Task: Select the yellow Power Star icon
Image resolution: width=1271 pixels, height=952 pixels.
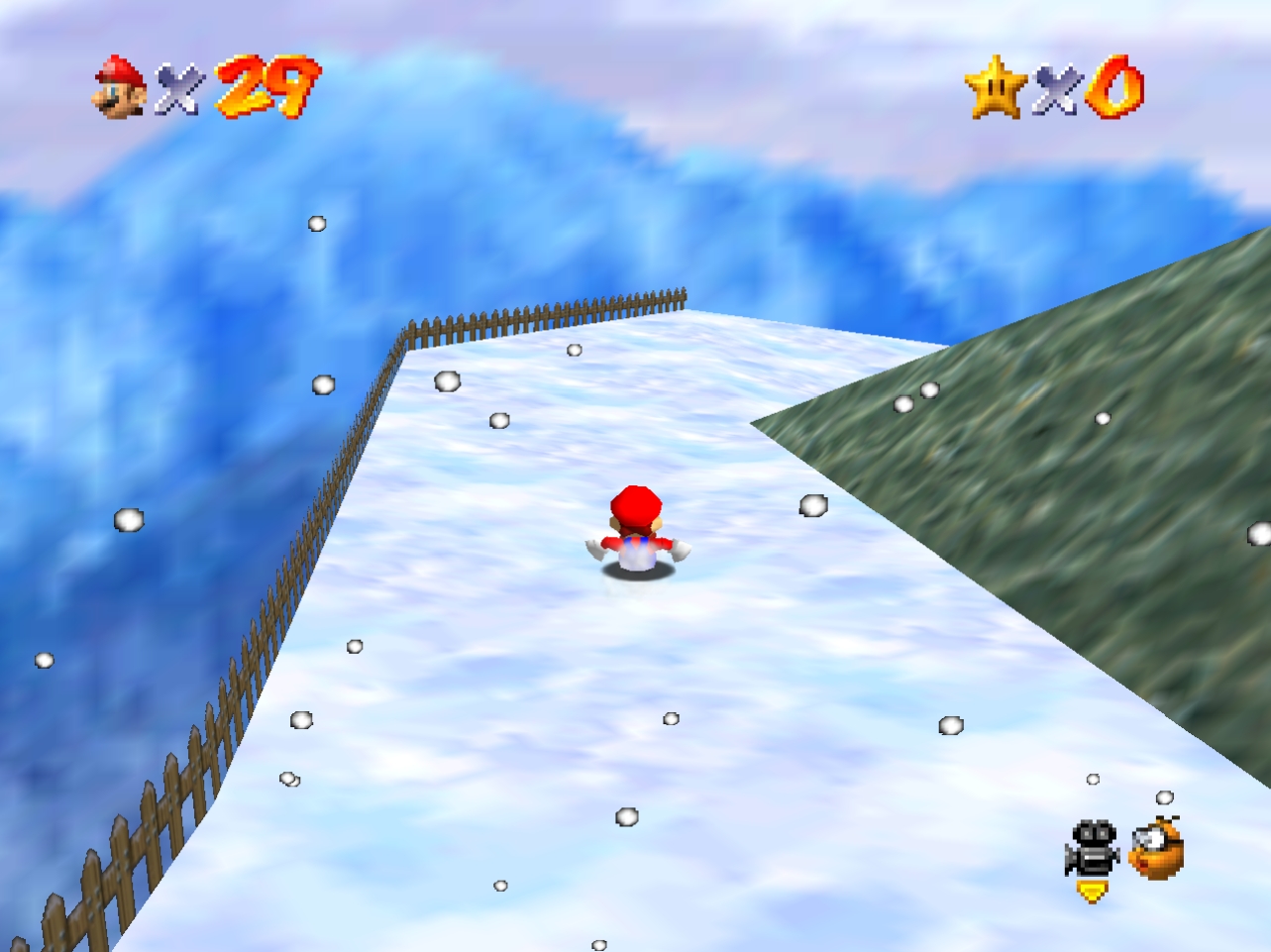Action: click(996, 87)
